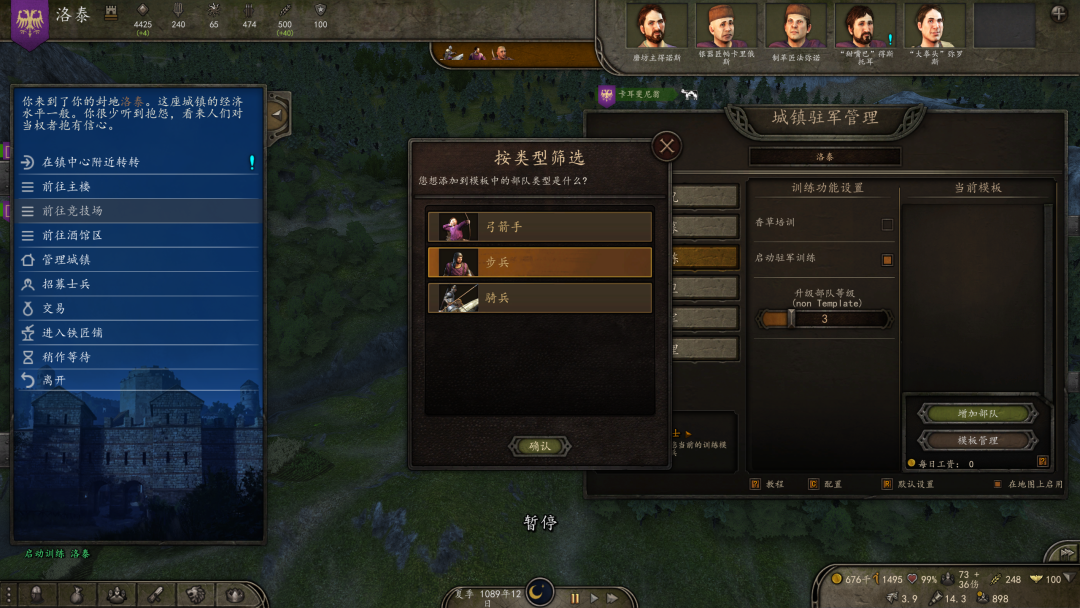Click the 增加部队 button
Viewport: 1080px width, 608px height.
click(x=977, y=414)
